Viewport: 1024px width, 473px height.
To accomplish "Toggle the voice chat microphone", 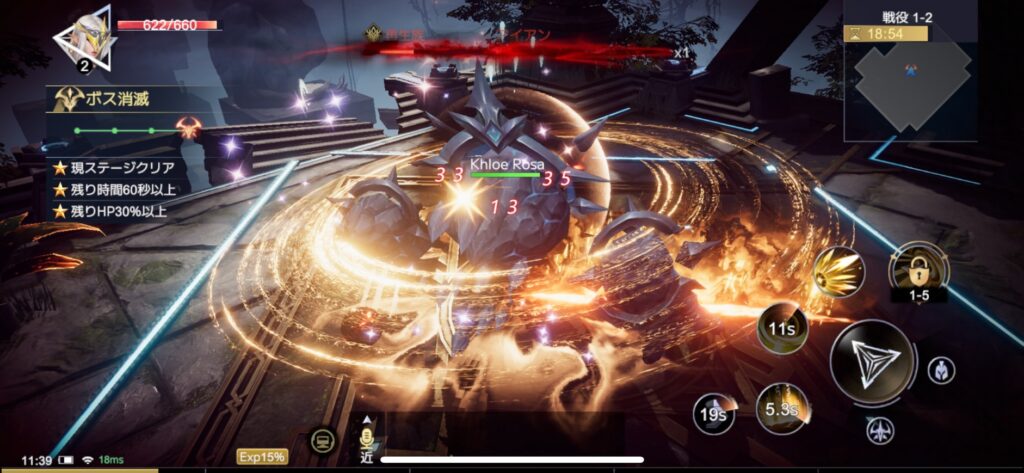I will coord(367,440).
